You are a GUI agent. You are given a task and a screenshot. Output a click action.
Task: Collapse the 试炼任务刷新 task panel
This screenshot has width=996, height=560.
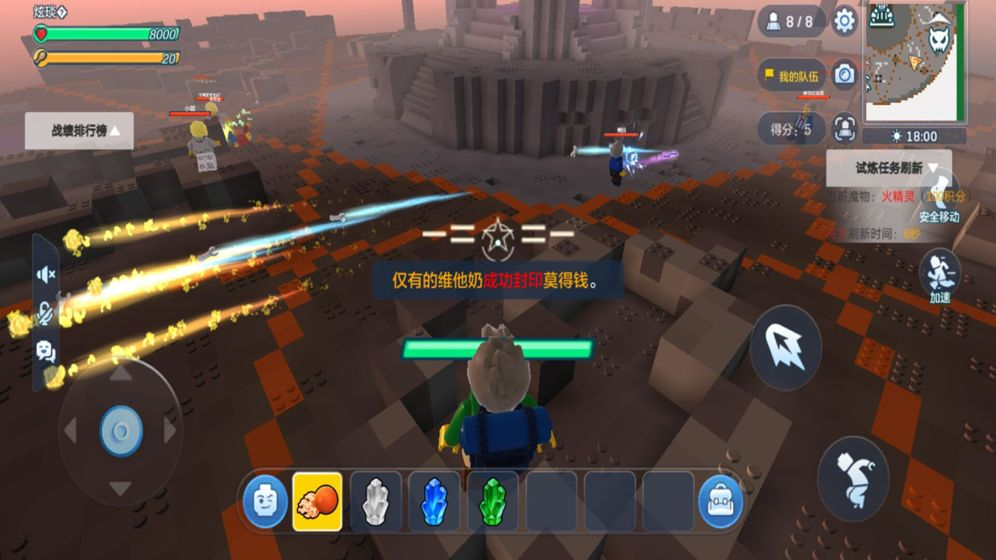click(x=888, y=168)
